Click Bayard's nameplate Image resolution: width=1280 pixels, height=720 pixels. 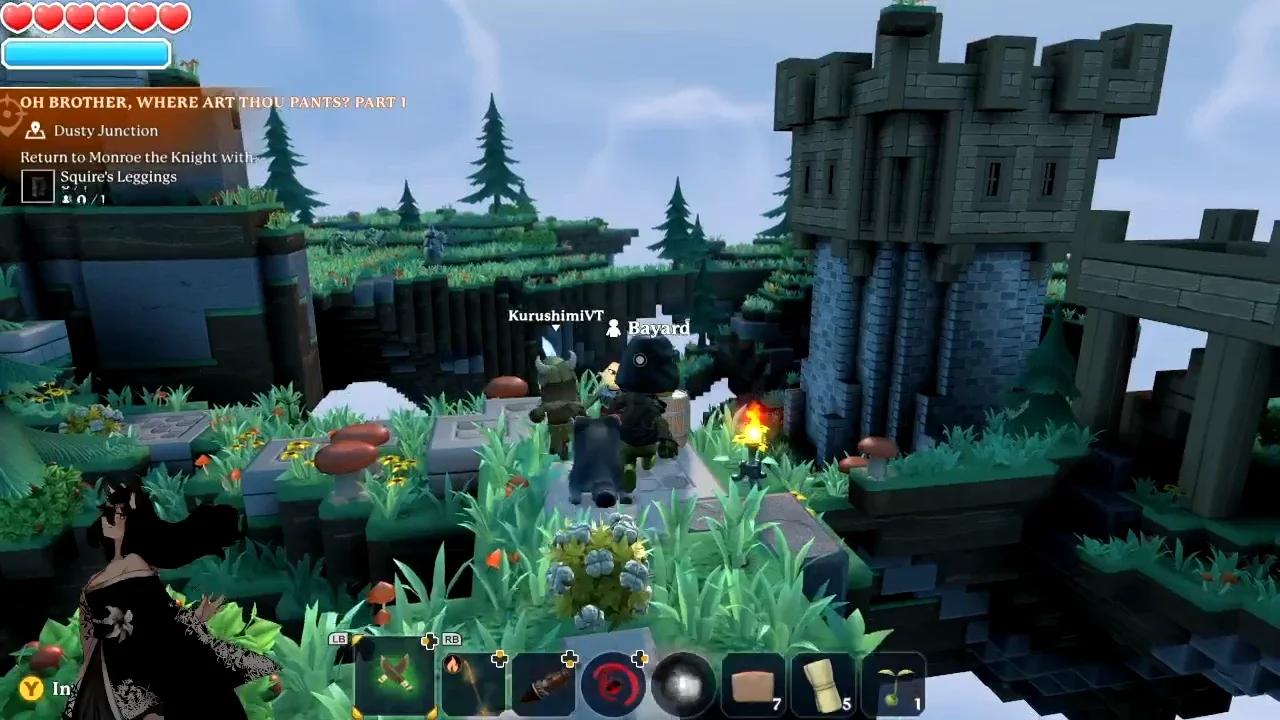(657, 328)
